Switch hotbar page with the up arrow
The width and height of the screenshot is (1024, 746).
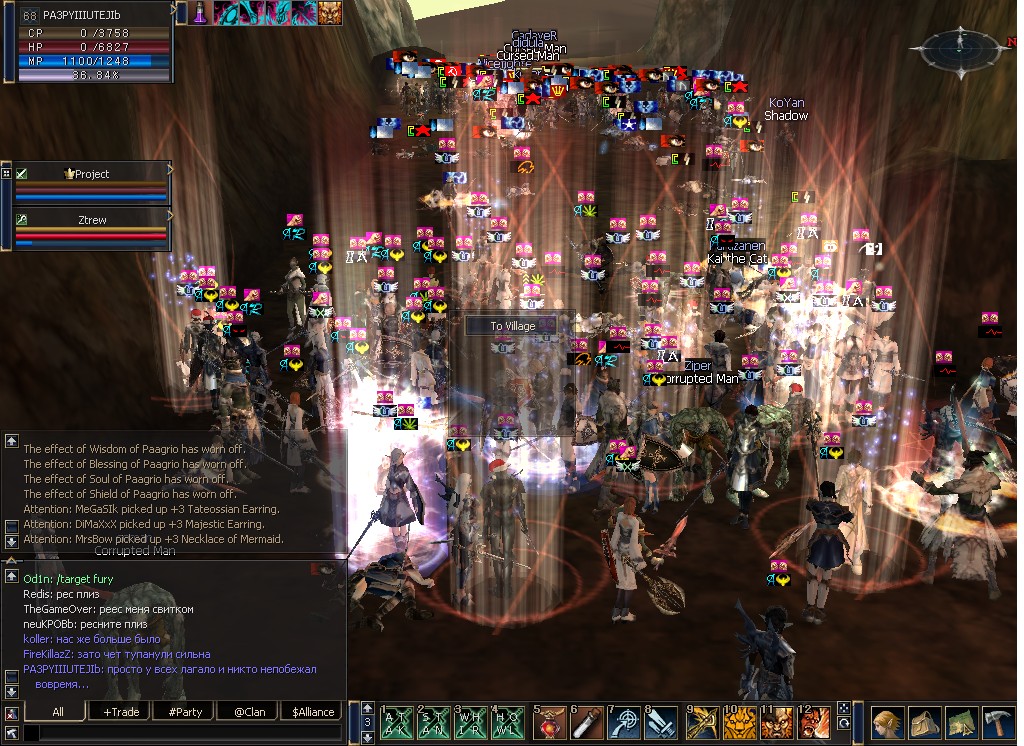click(x=367, y=708)
